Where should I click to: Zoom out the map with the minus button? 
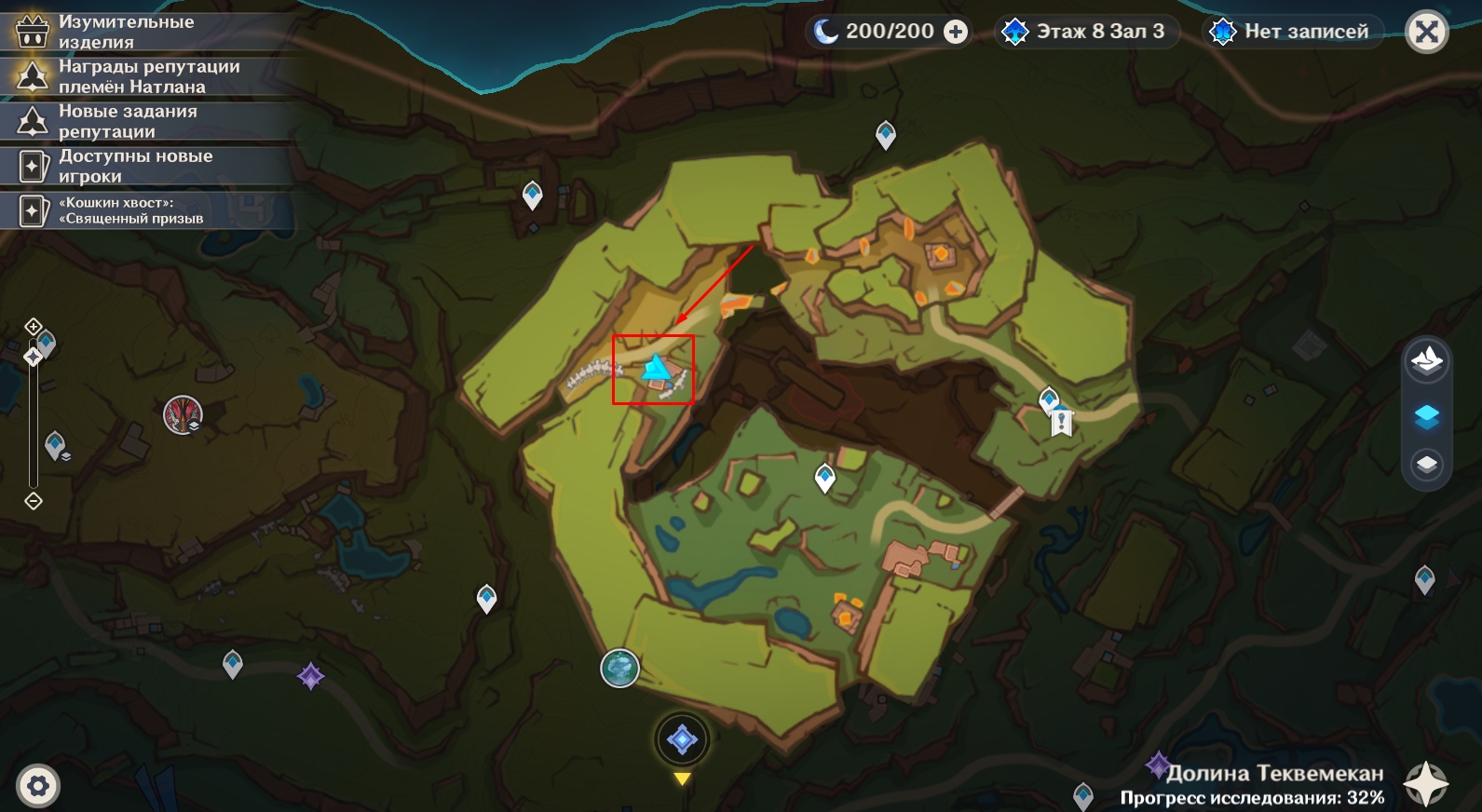[34, 502]
